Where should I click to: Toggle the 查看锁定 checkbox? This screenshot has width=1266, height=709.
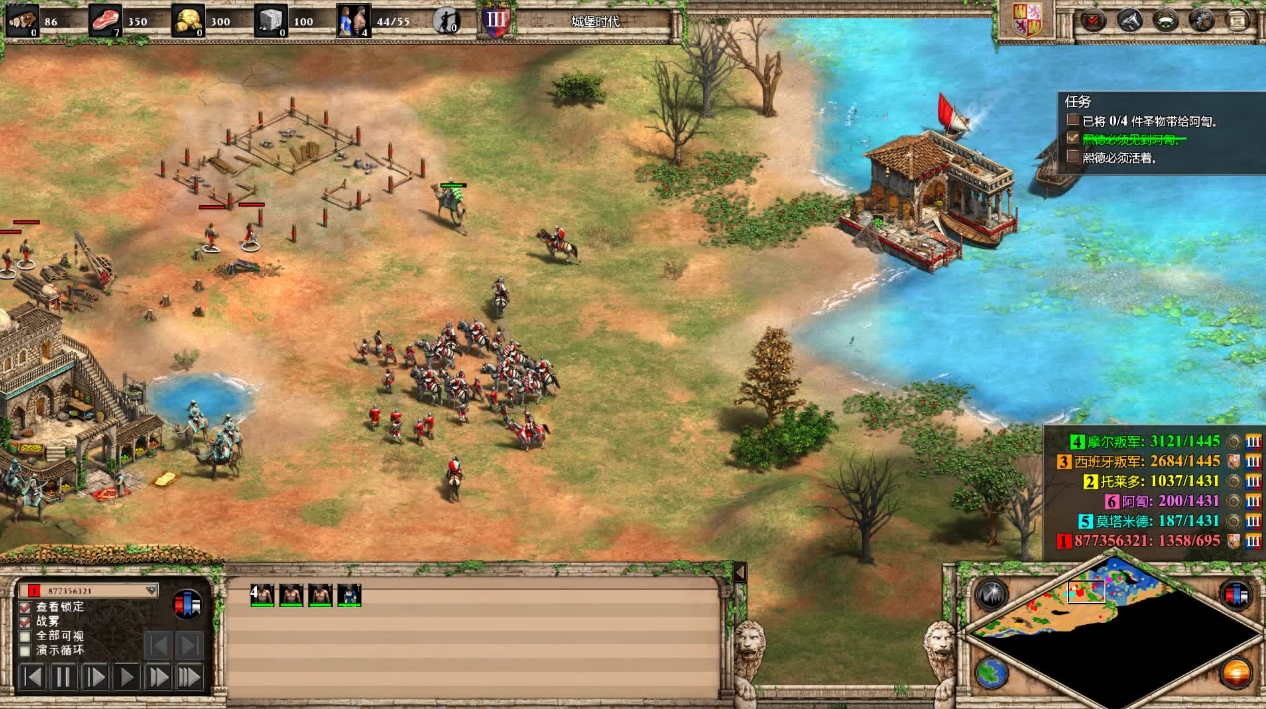pyautogui.click(x=25, y=607)
